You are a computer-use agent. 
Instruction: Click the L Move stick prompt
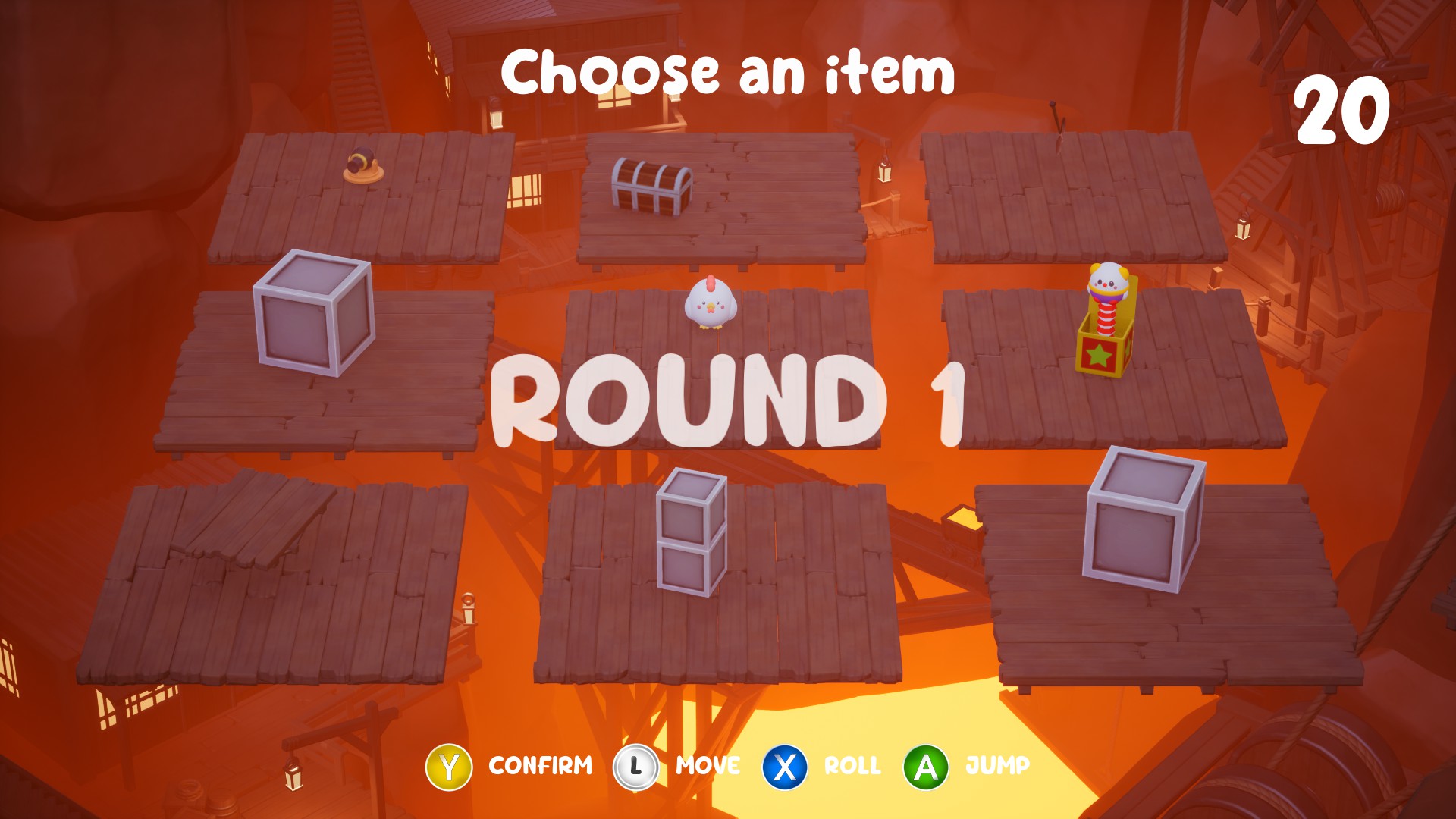pos(637,766)
